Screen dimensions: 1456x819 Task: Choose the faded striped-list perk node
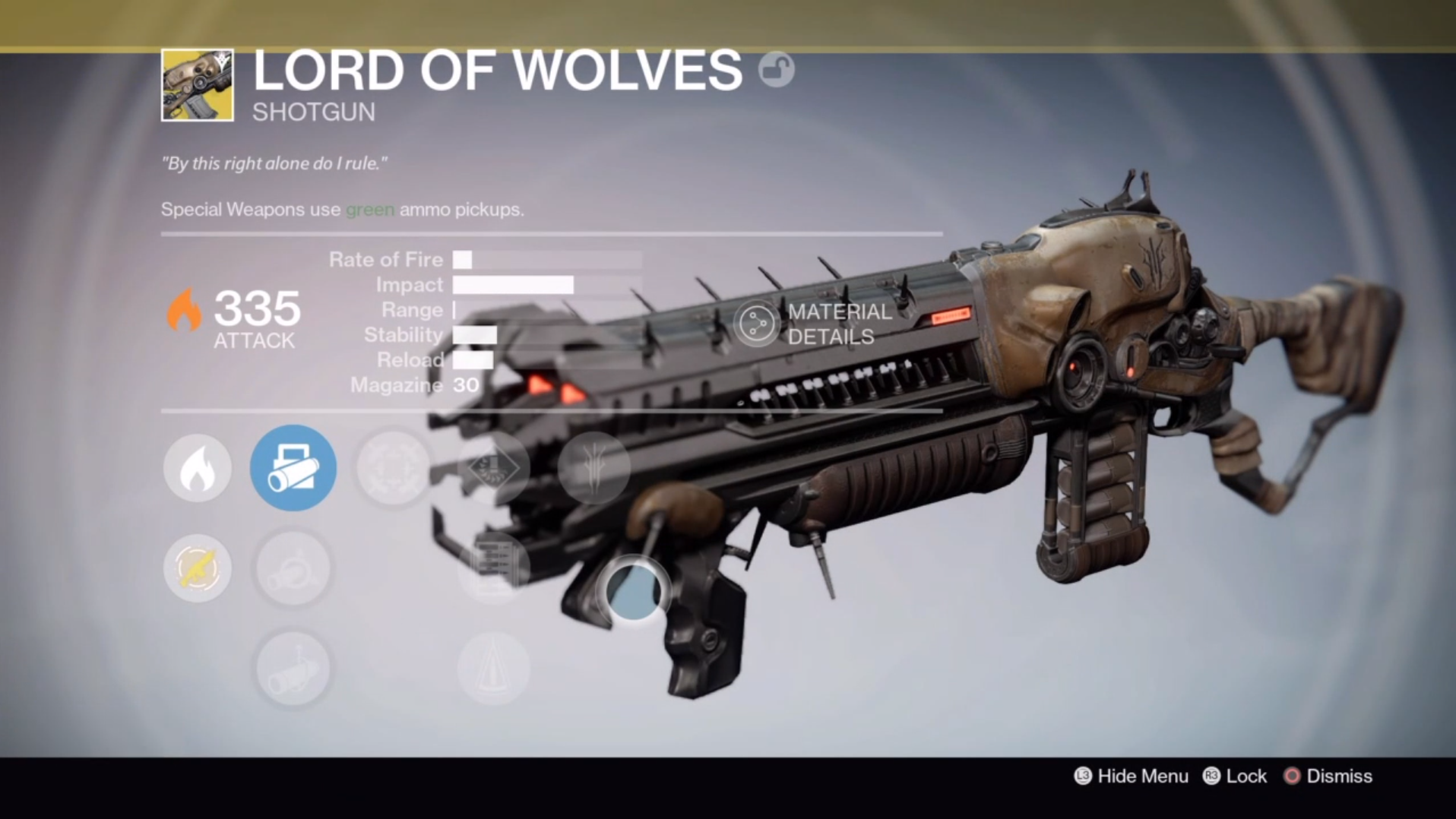493,567
